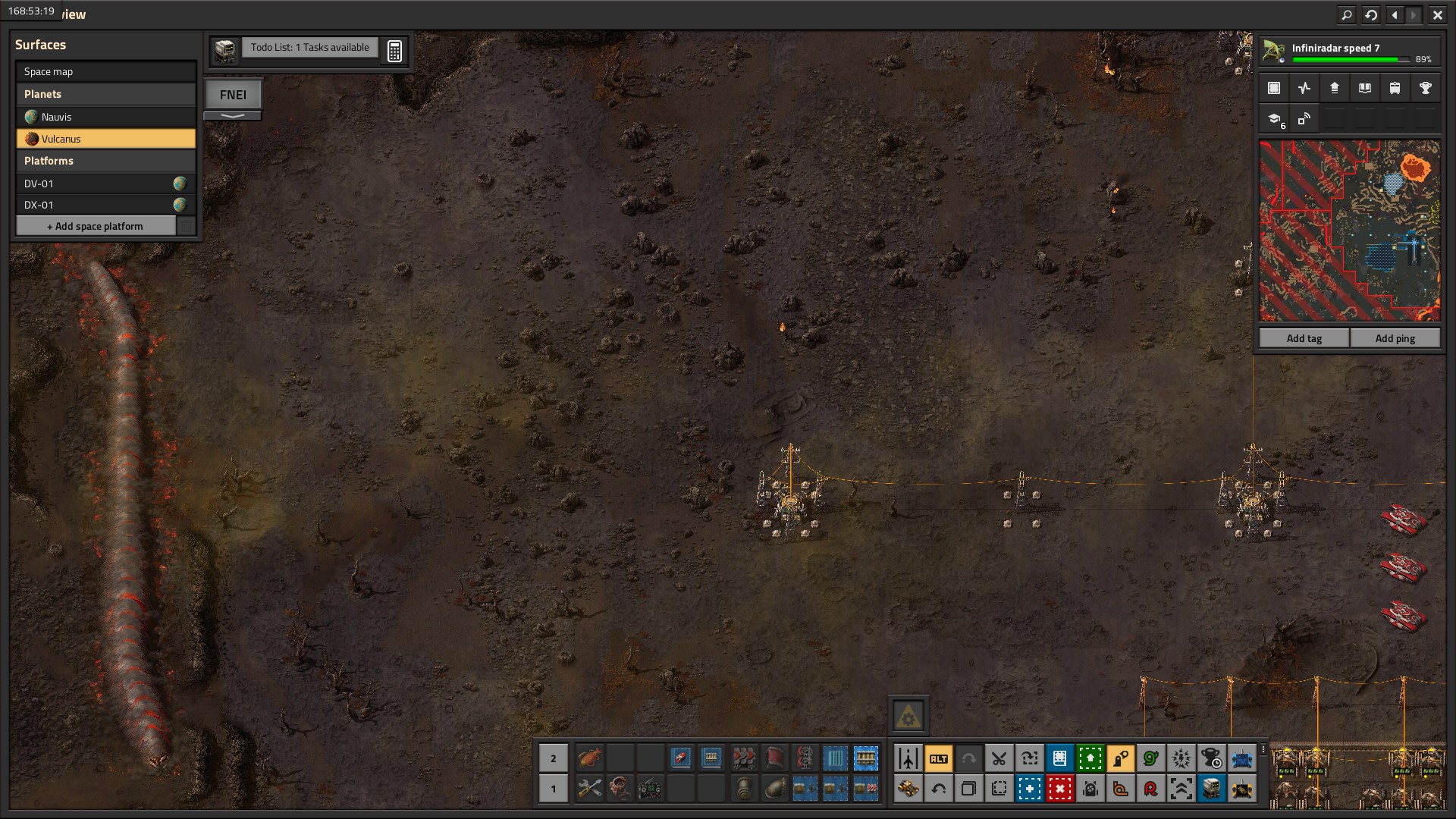The height and width of the screenshot is (819, 1456).
Task: Click the minimap
Action: tap(1349, 231)
